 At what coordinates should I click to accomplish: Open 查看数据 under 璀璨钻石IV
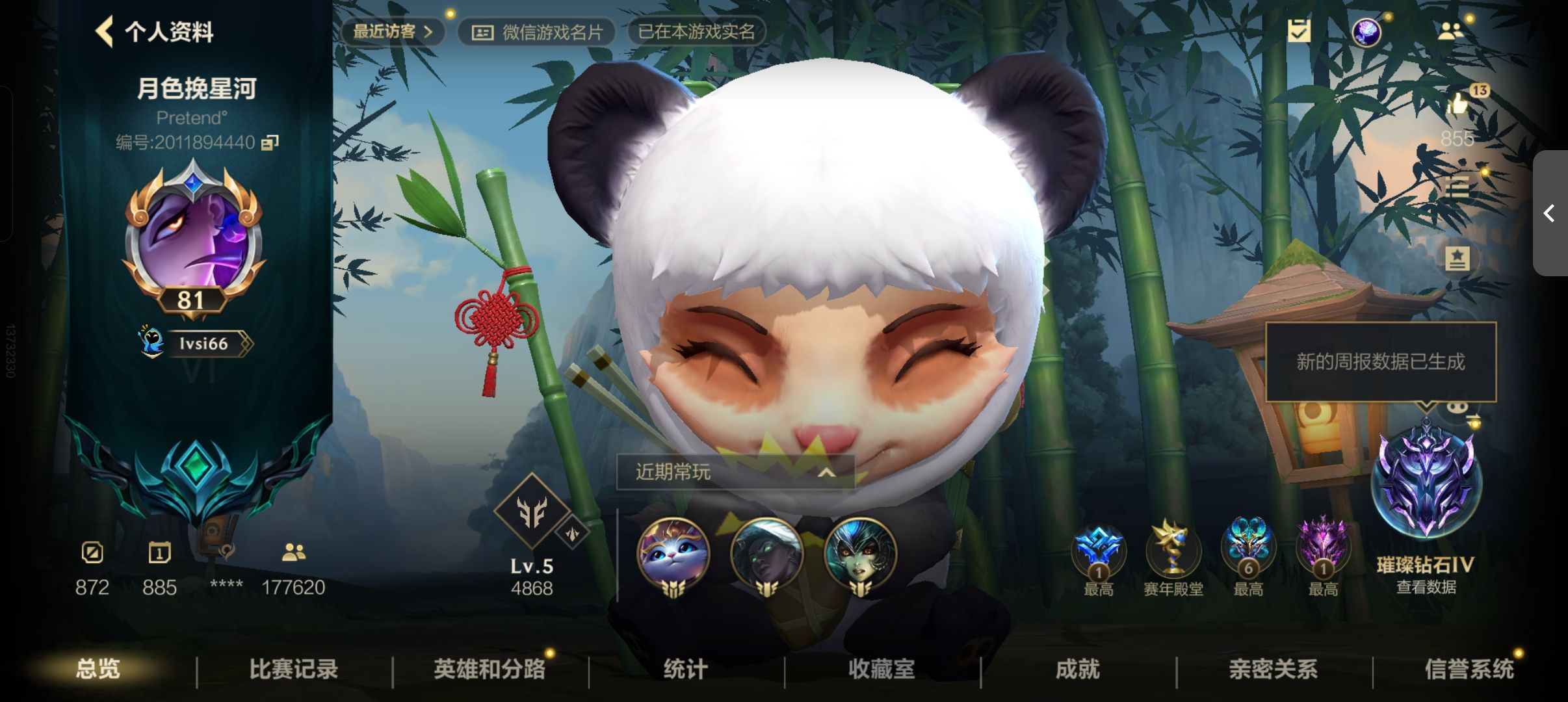pyautogui.click(x=1428, y=587)
